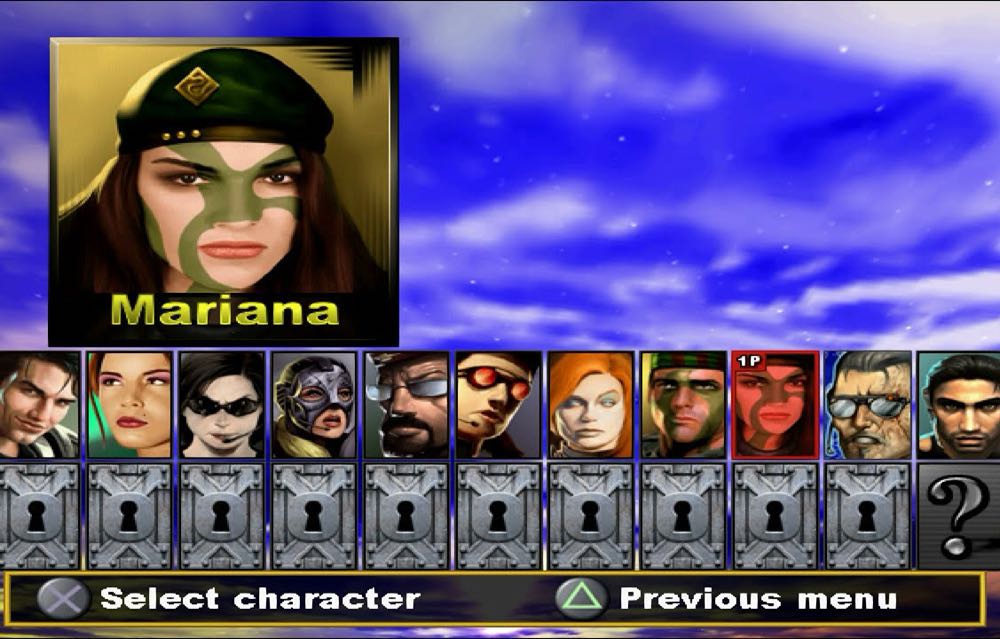Select the red-haired woman on green background
The height and width of the screenshot is (639, 1000).
[129, 405]
